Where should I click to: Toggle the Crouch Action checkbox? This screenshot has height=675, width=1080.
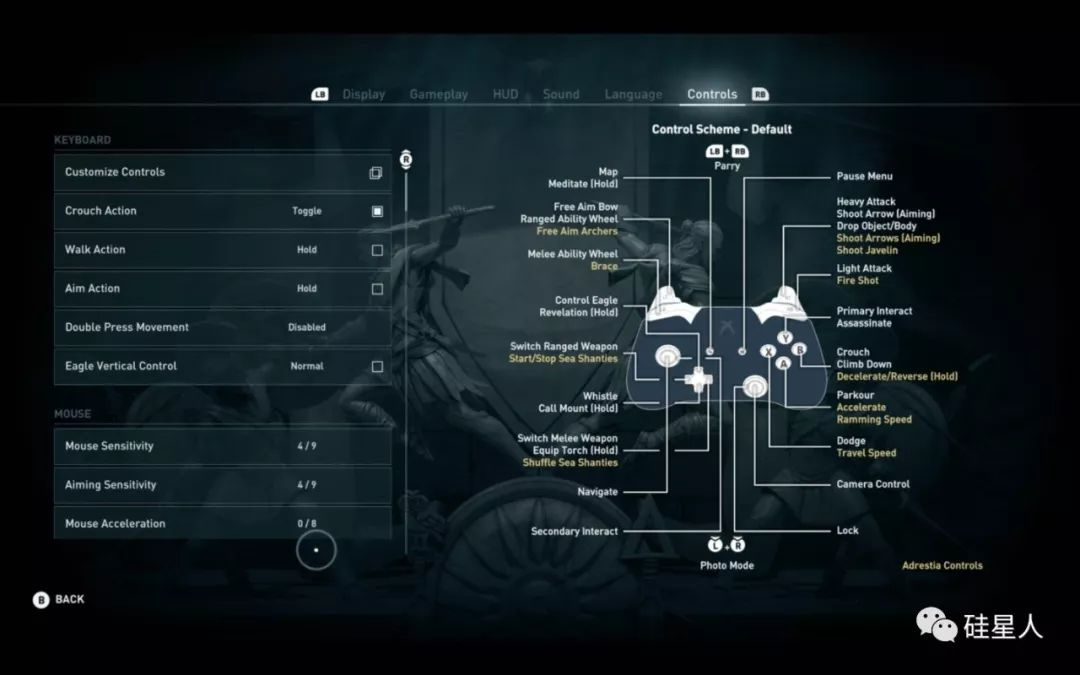click(x=377, y=211)
